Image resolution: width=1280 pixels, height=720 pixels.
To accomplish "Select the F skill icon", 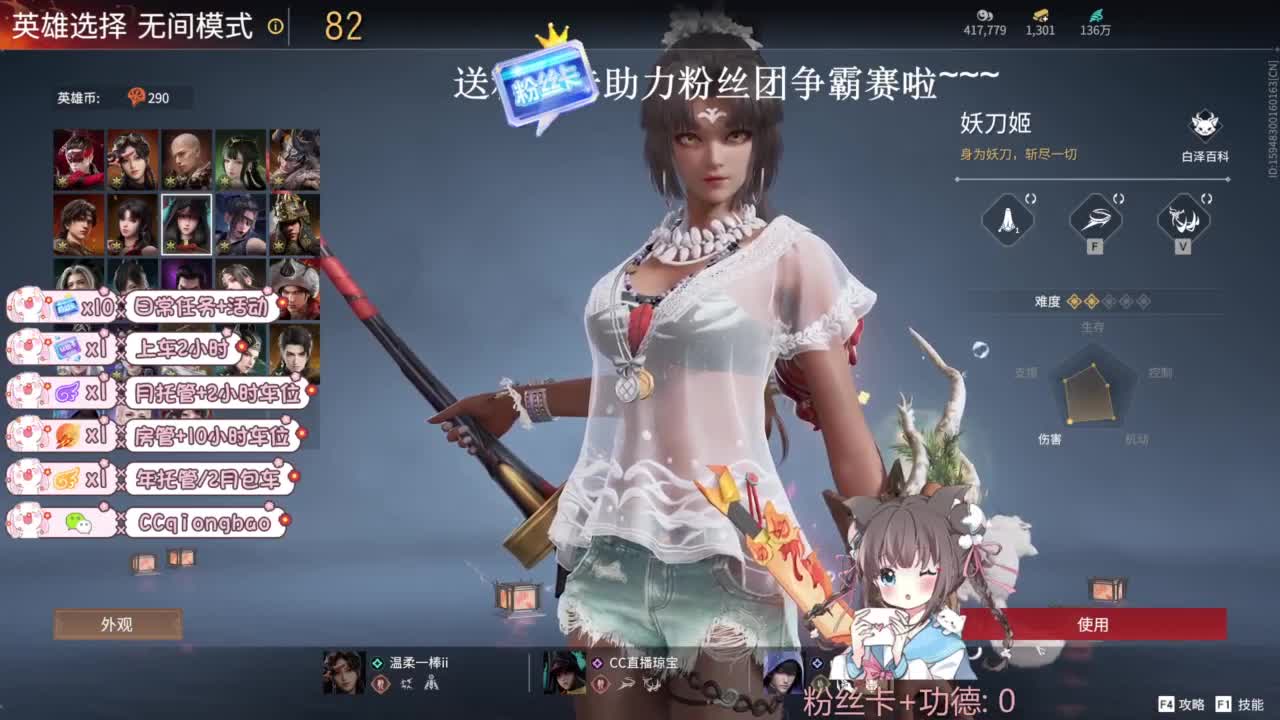I will (x=1096, y=220).
